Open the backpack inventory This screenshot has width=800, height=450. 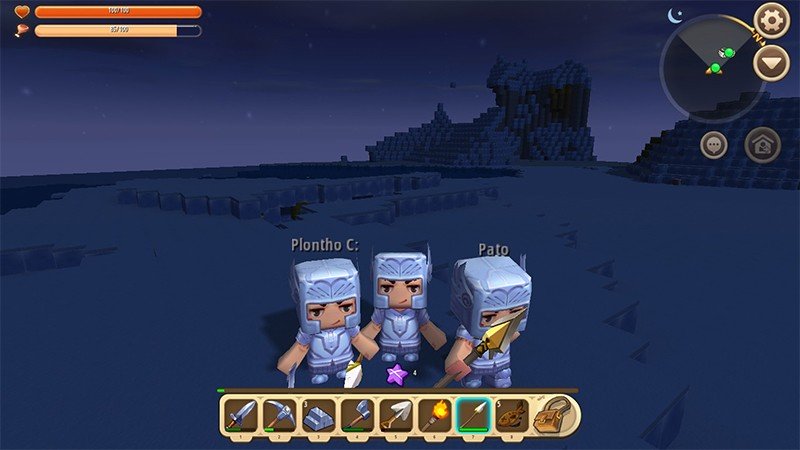(x=550, y=414)
